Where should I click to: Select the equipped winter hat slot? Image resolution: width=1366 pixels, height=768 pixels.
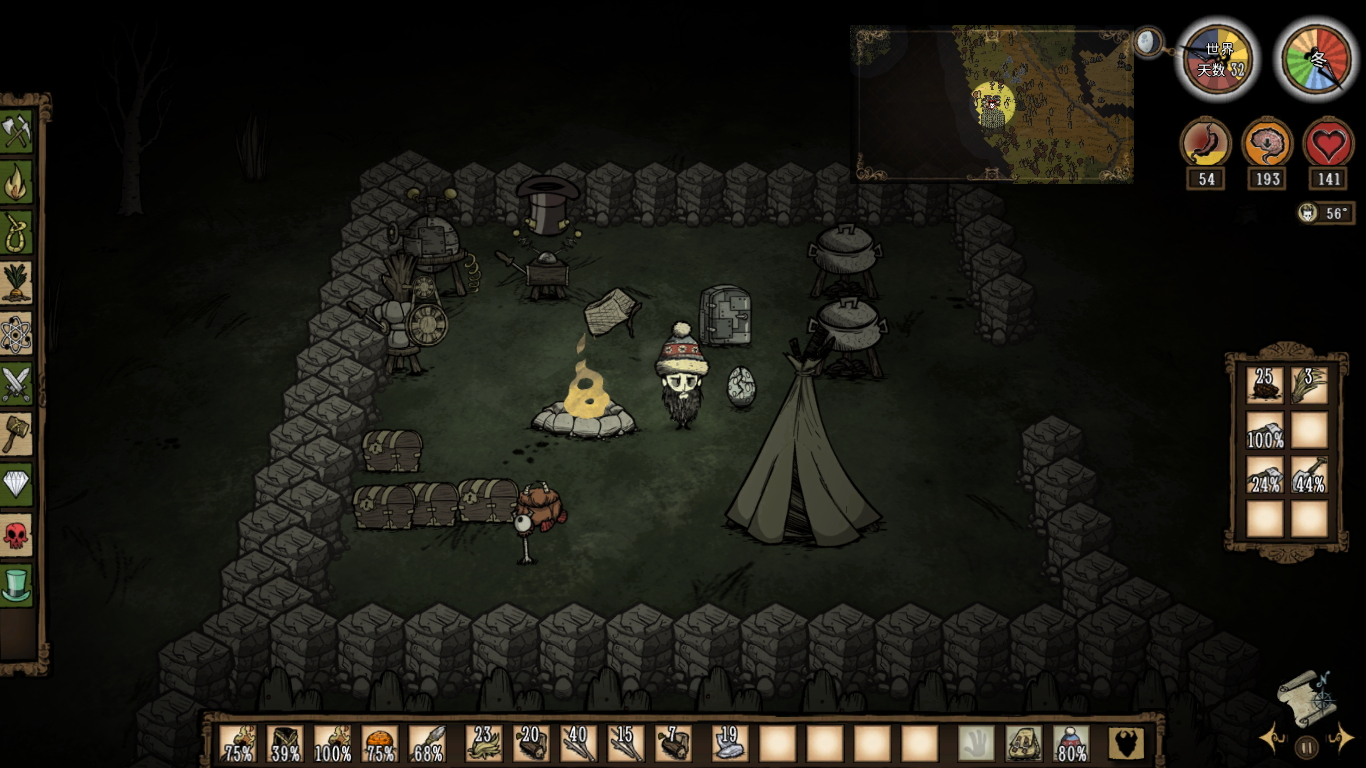click(x=1072, y=744)
